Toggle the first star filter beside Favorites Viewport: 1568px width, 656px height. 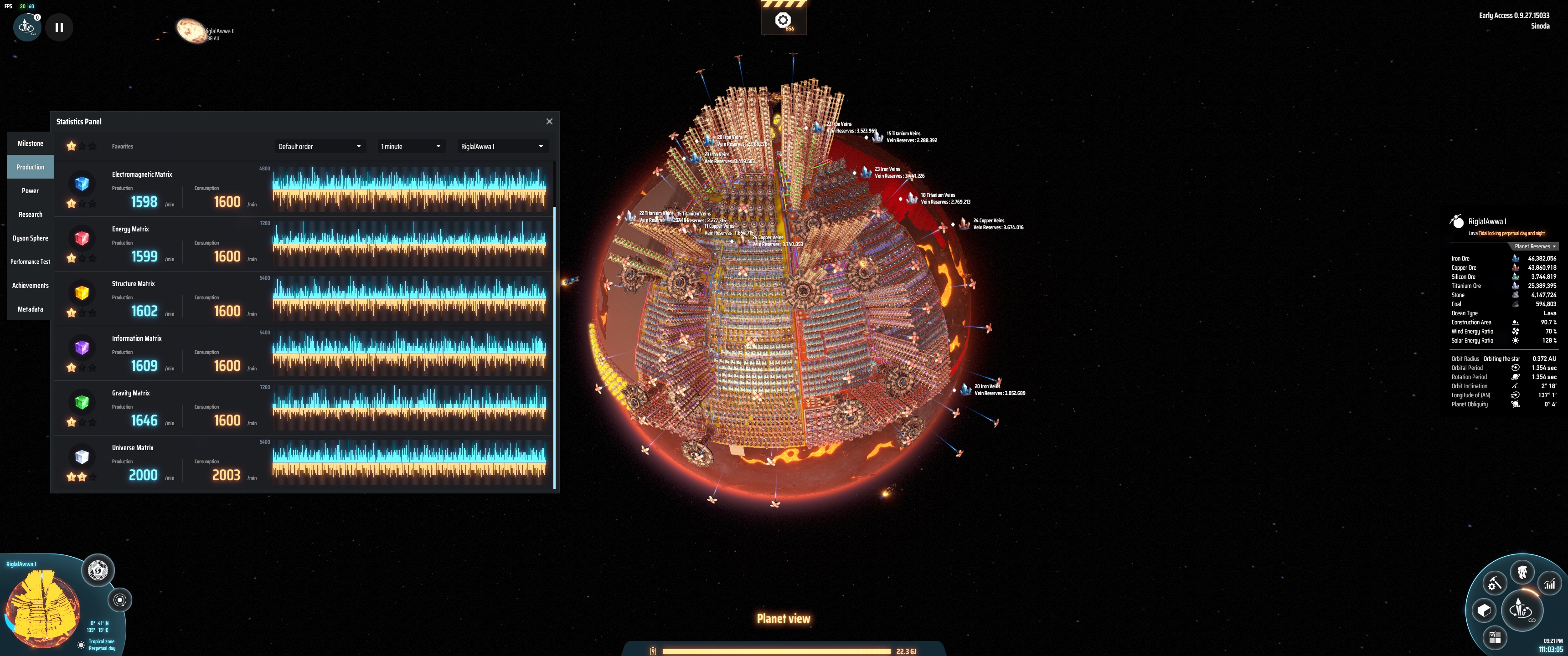click(x=71, y=146)
